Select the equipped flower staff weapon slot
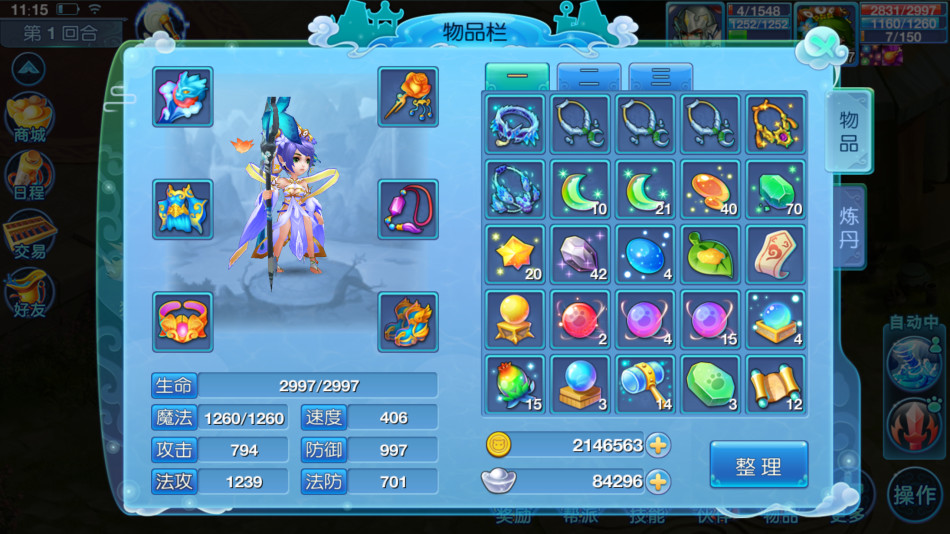 click(408, 97)
